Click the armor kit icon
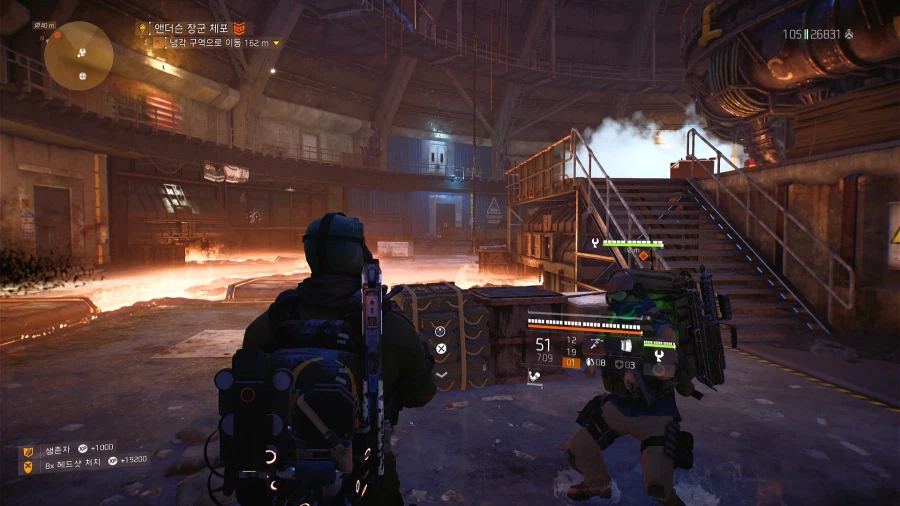 (617, 363)
